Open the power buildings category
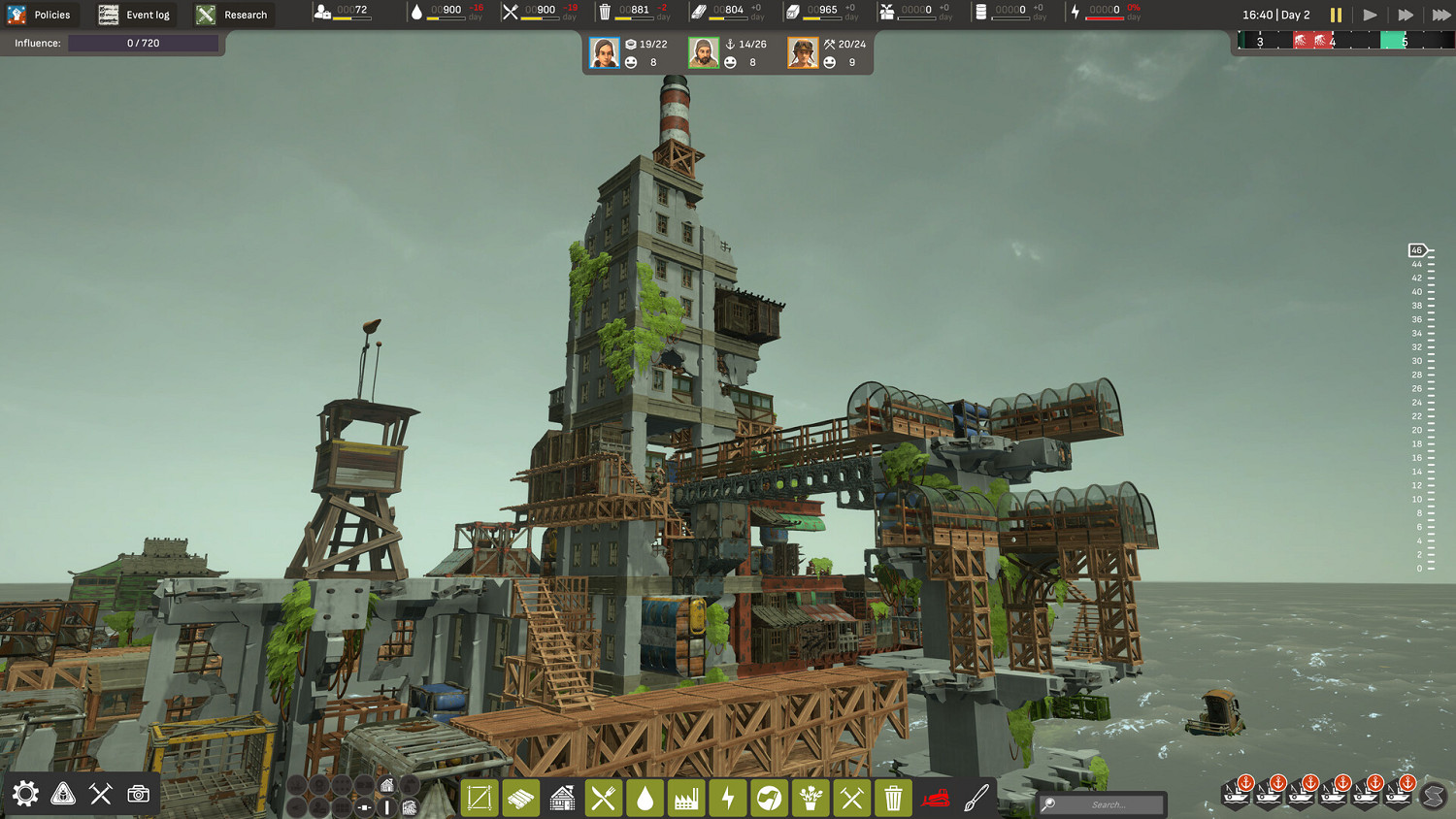 [x=727, y=798]
